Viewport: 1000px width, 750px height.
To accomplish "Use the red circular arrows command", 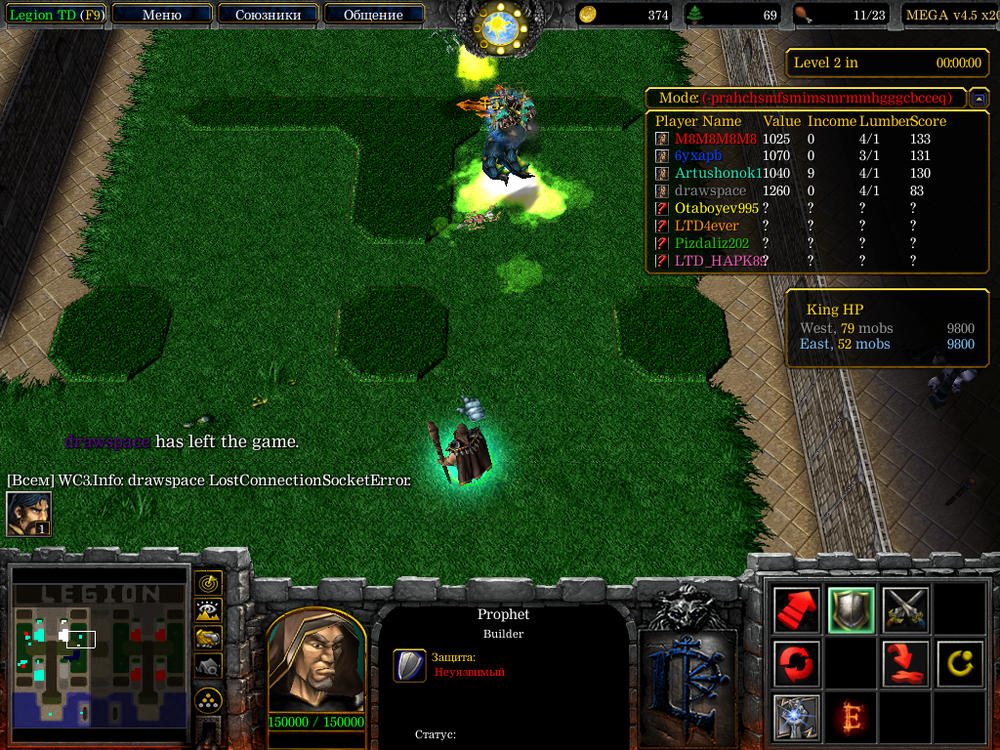I will click(797, 663).
